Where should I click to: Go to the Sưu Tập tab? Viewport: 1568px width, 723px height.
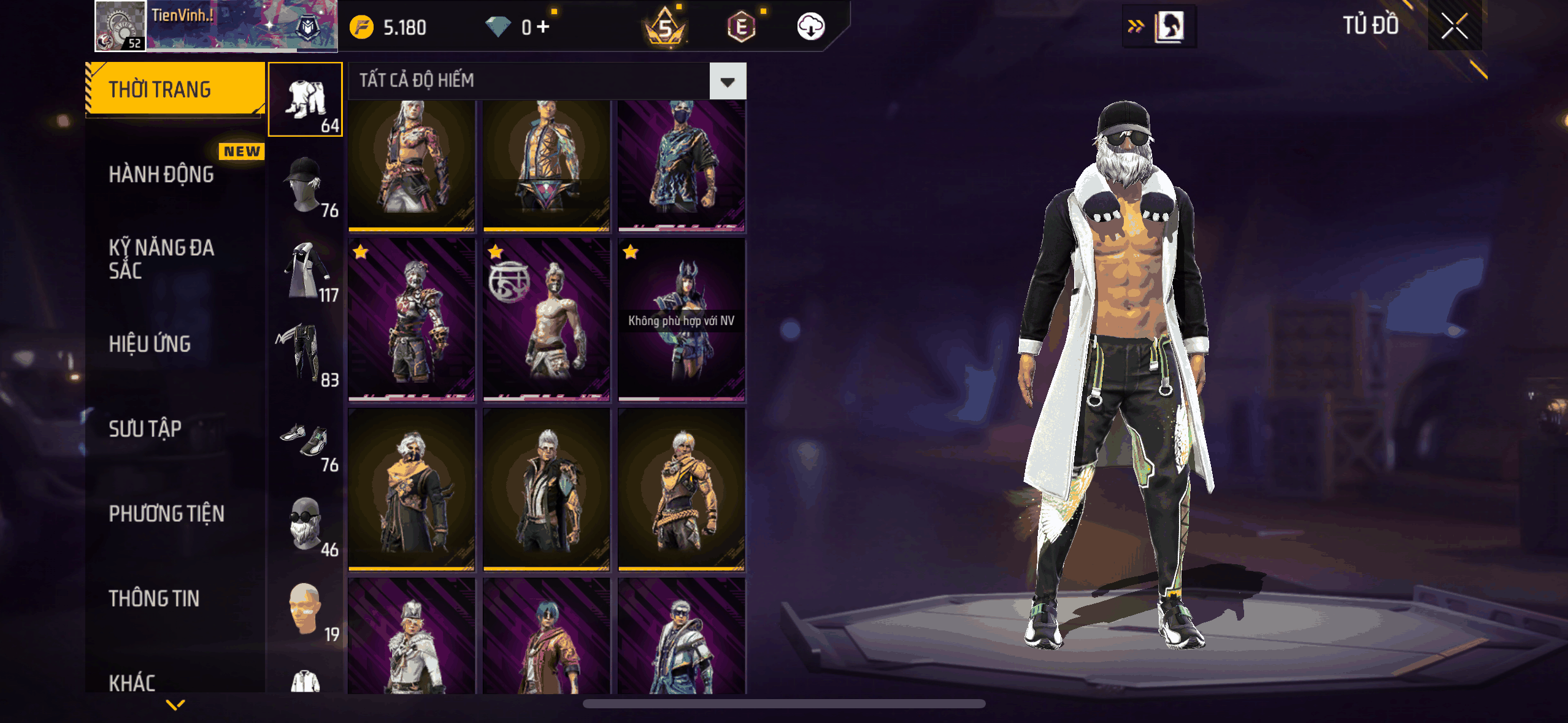click(x=145, y=429)
